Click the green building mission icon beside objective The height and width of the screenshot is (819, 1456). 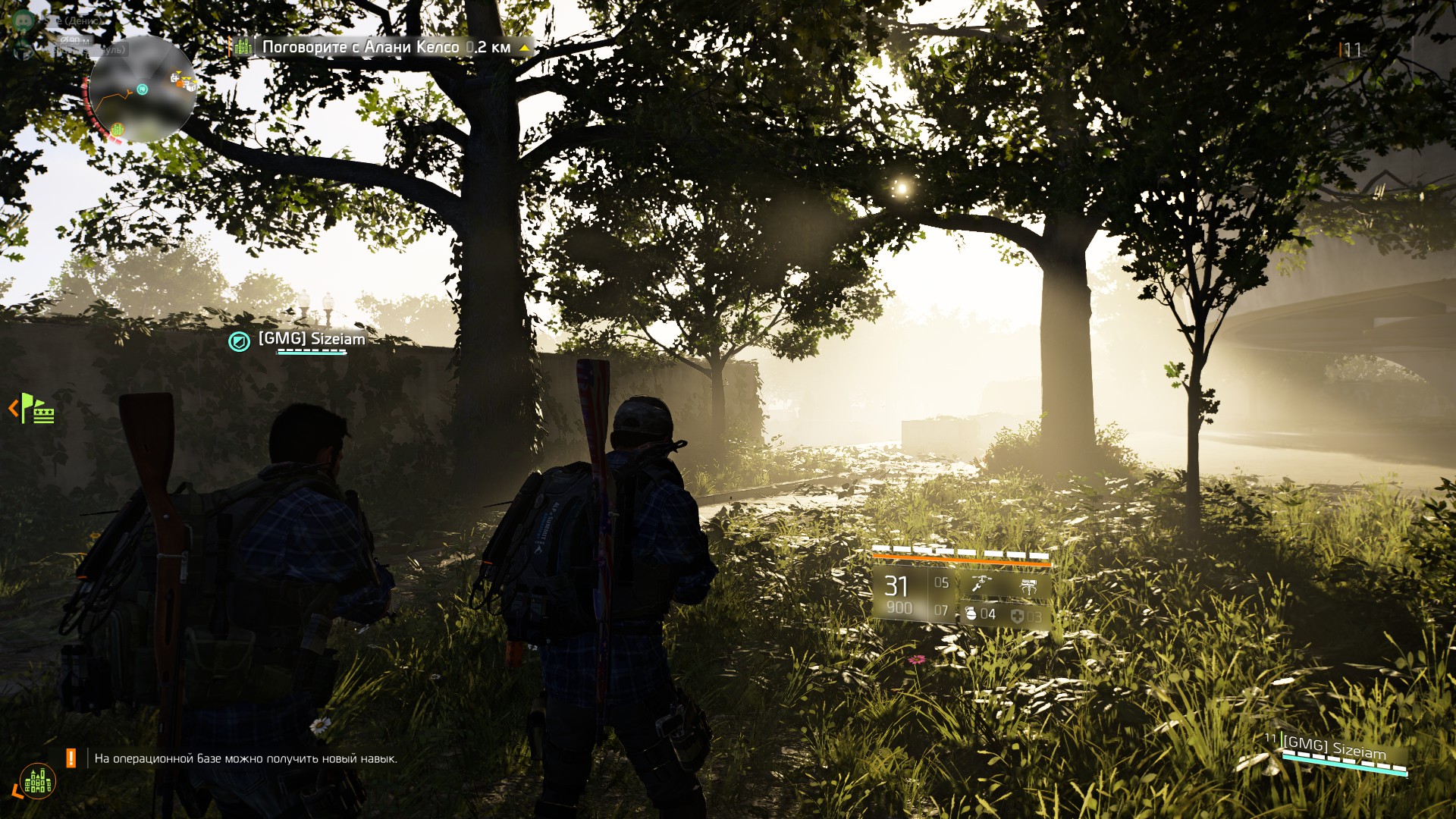(x=243, y=47)
